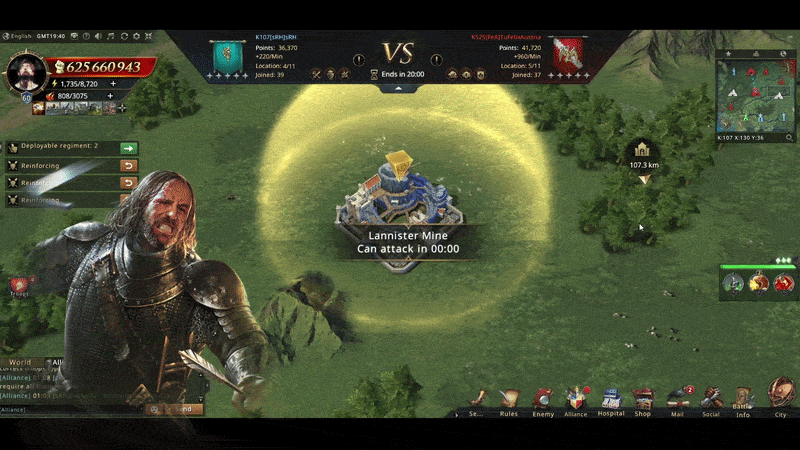800x450 pixels.
Task: Click the green deploy regiment arrow
Action: (x=128, y=147)
